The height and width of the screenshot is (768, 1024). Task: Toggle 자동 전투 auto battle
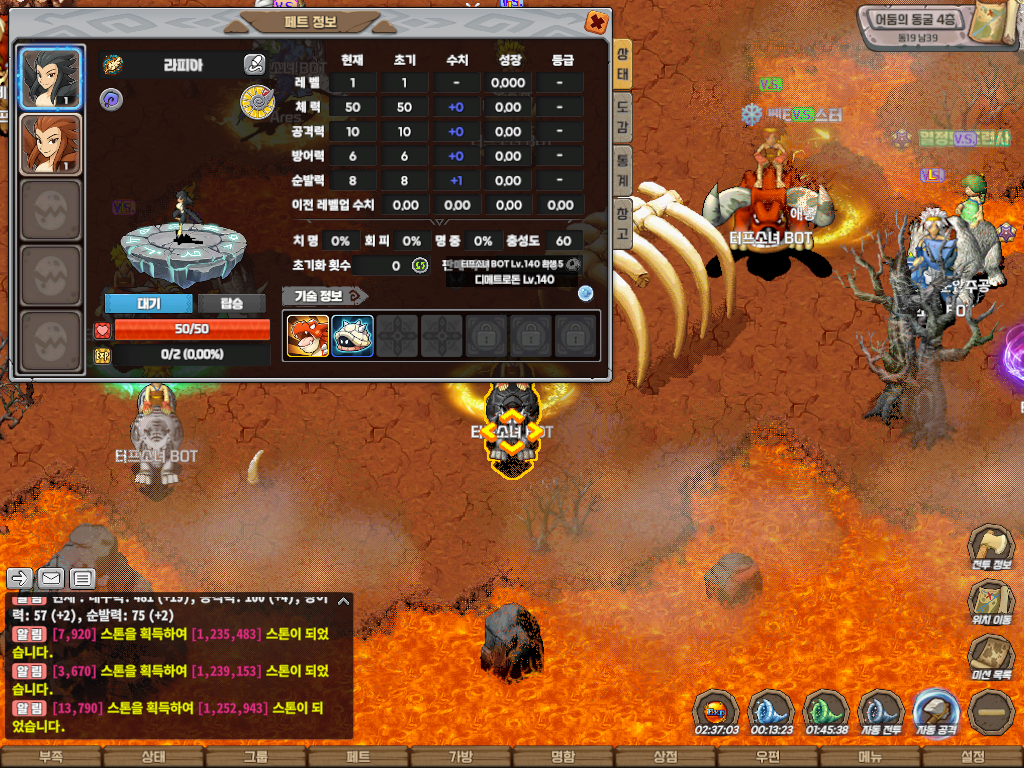tap(881, 712)
